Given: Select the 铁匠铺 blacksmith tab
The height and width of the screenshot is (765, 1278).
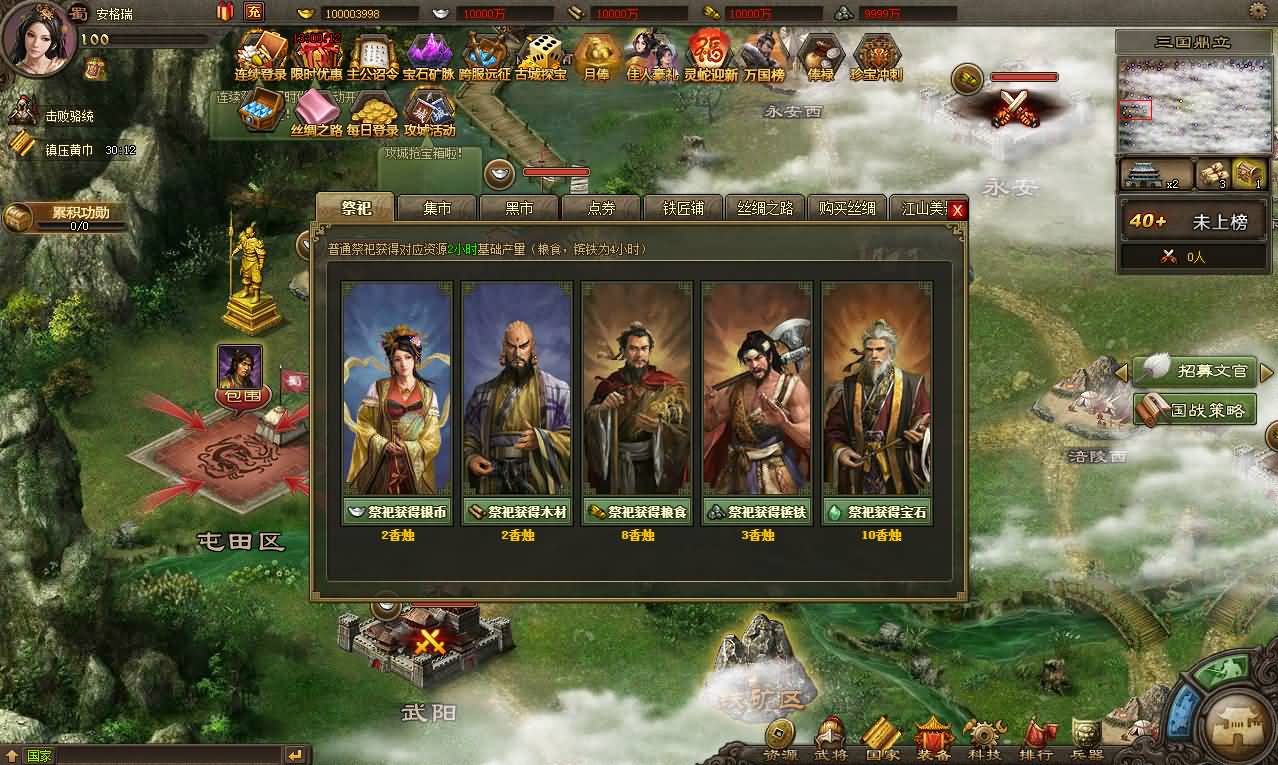Looking at the screenshot, I should pos(683,208).
